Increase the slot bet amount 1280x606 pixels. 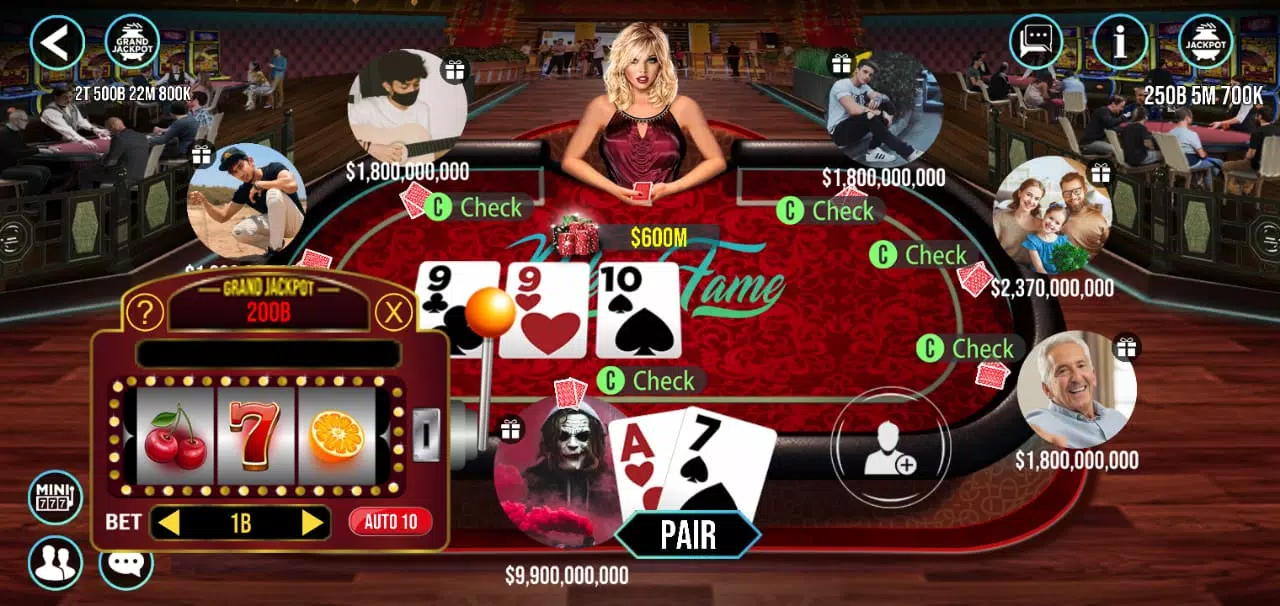[312, 522]
